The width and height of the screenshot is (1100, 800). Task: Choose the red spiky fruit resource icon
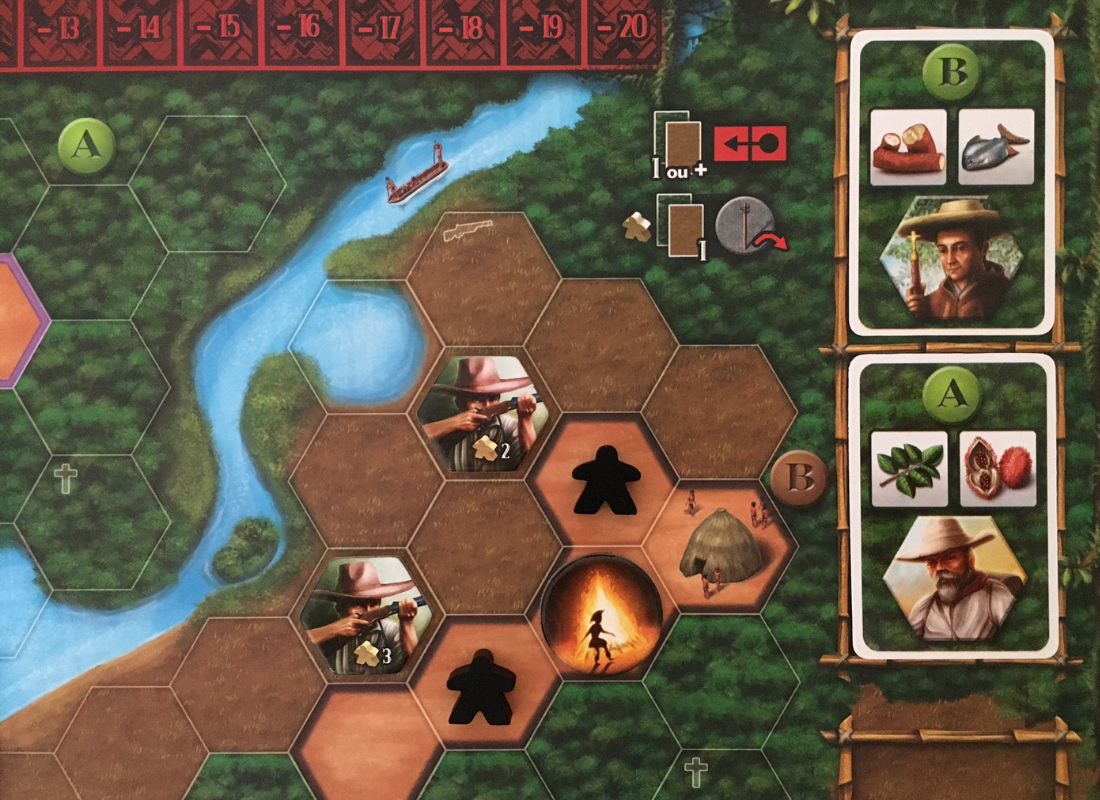coord(997,467)
